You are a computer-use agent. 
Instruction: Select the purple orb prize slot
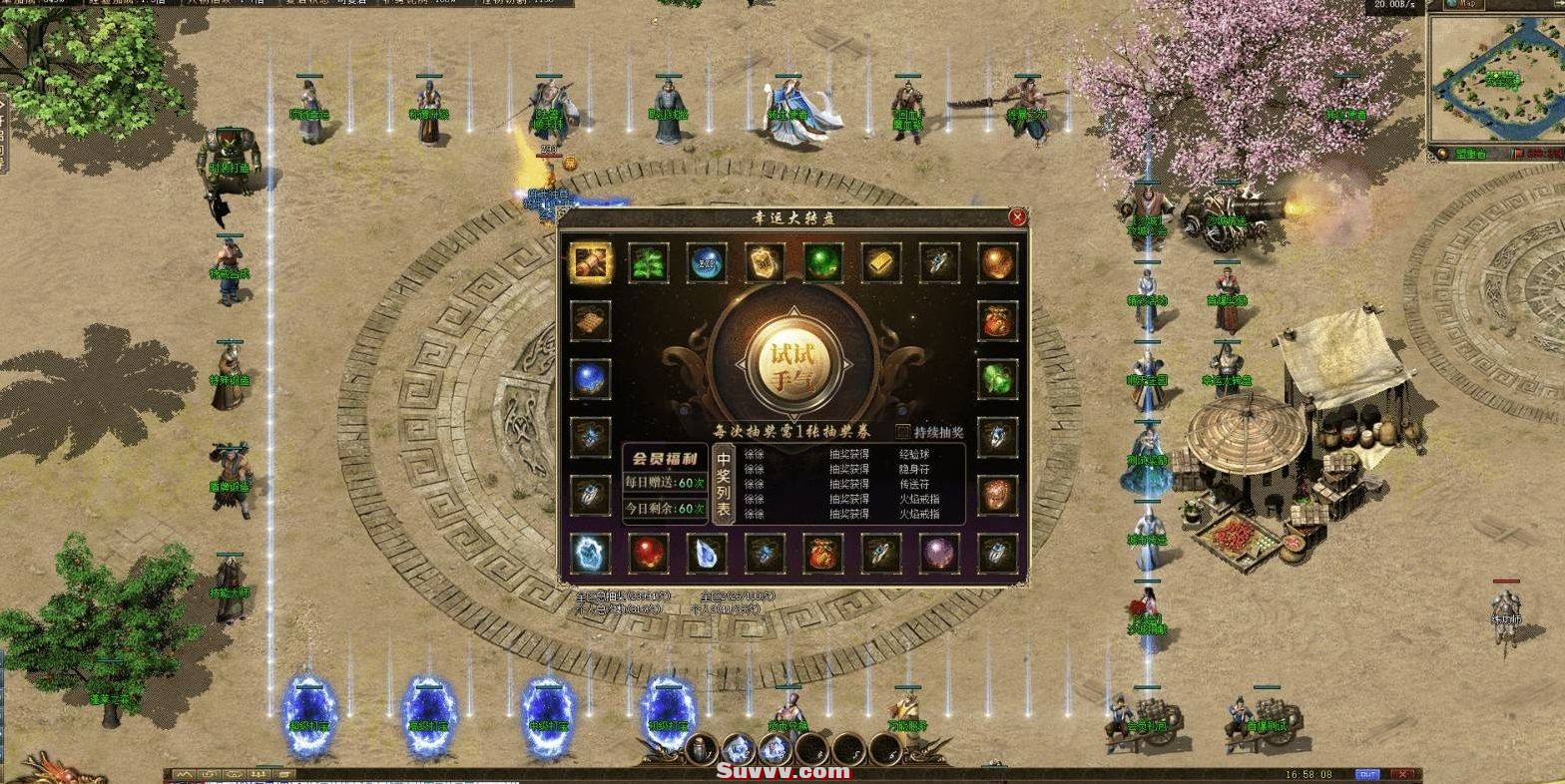pyautogui.click(x=939, y=554)
